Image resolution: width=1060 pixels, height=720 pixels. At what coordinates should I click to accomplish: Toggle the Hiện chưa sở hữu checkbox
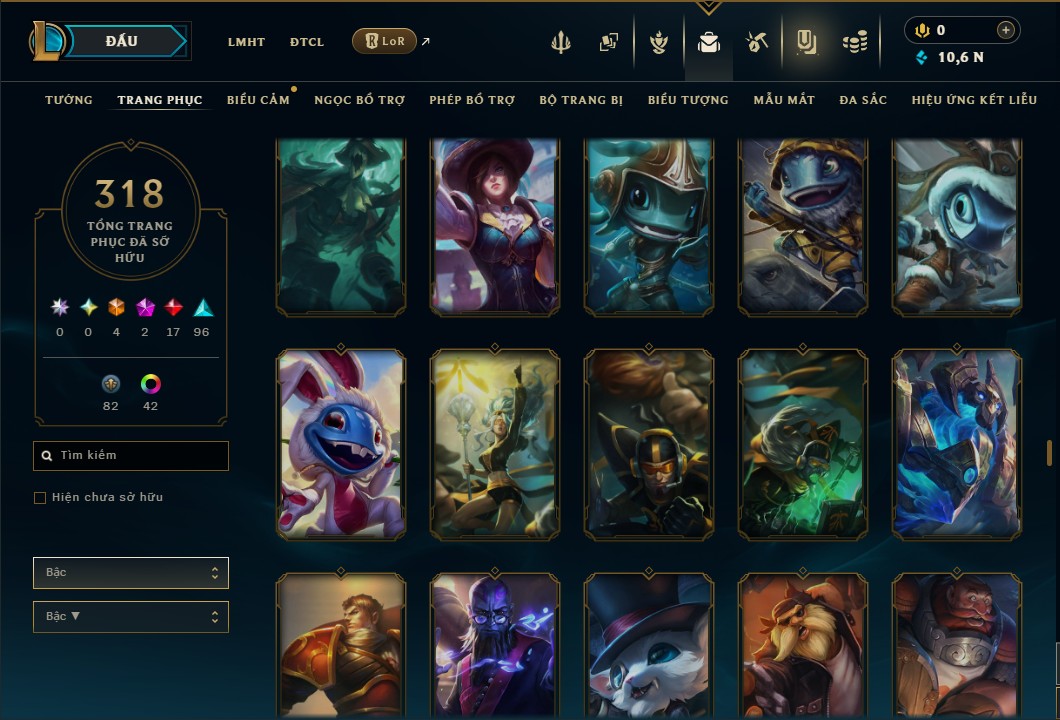click(40, 498)
